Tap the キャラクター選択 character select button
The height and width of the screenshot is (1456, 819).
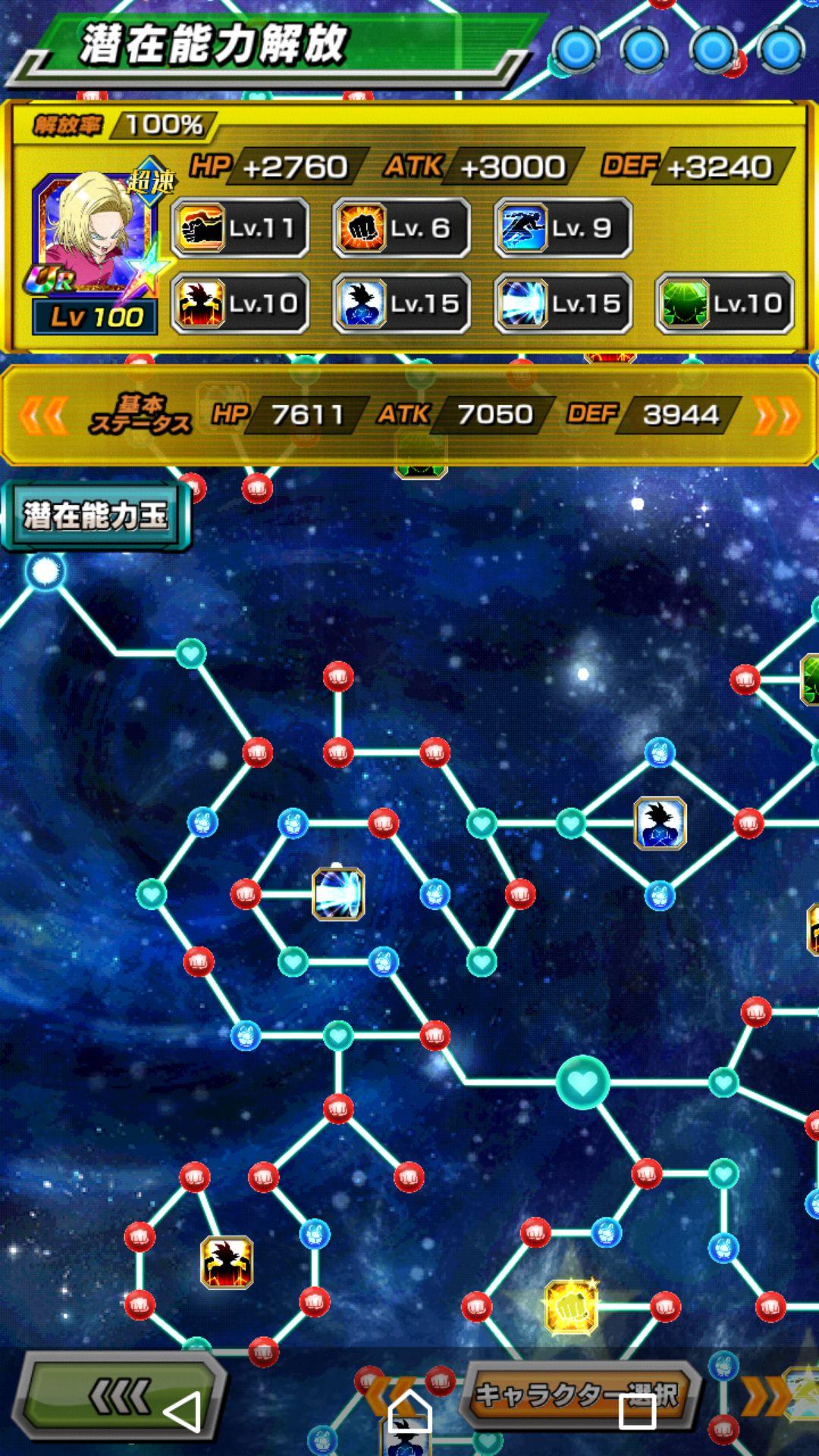(576, 1395)
